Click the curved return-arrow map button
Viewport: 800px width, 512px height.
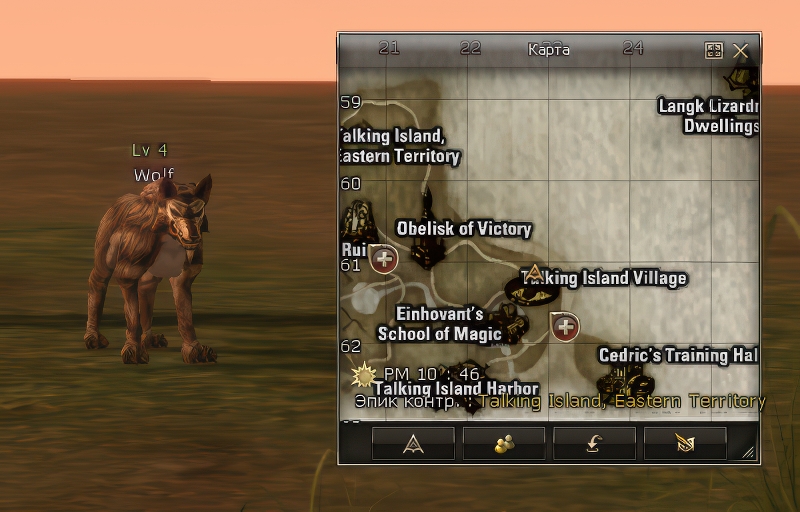[x=594, y=444]
